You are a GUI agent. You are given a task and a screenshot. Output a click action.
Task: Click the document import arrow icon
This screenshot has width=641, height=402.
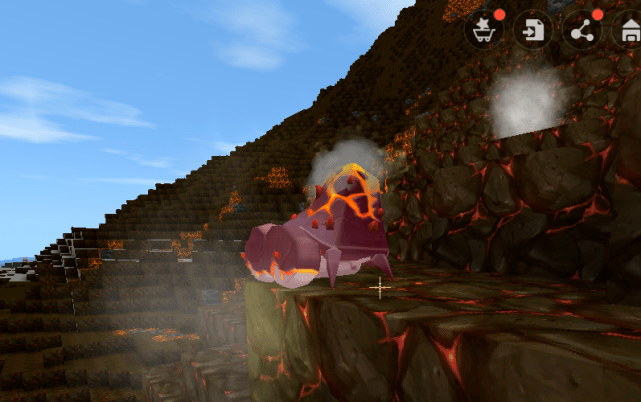[533, 30]
